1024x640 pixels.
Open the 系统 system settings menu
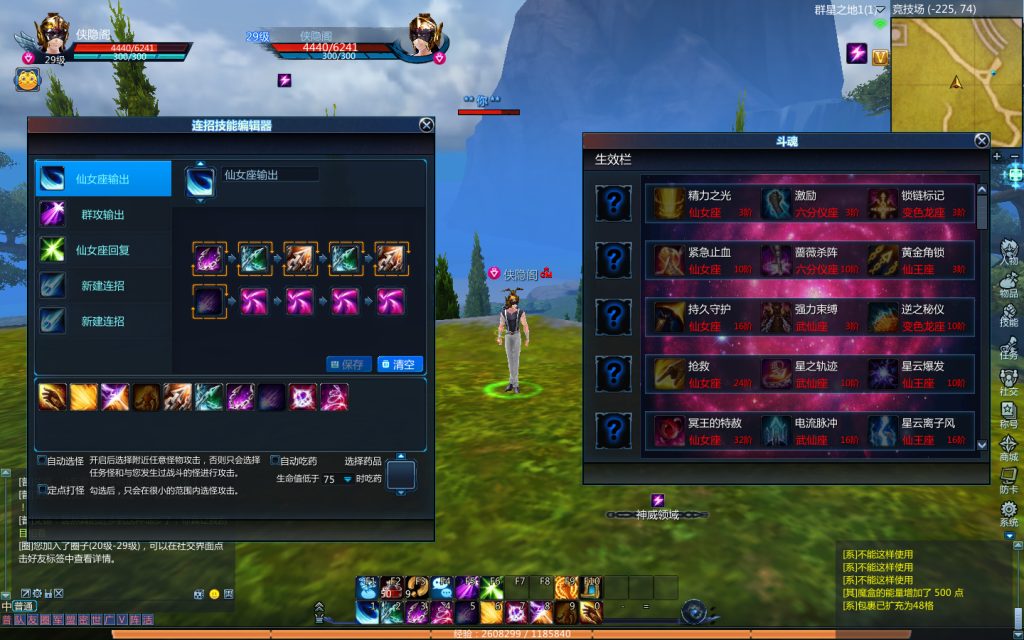[x=1009, y=514]
